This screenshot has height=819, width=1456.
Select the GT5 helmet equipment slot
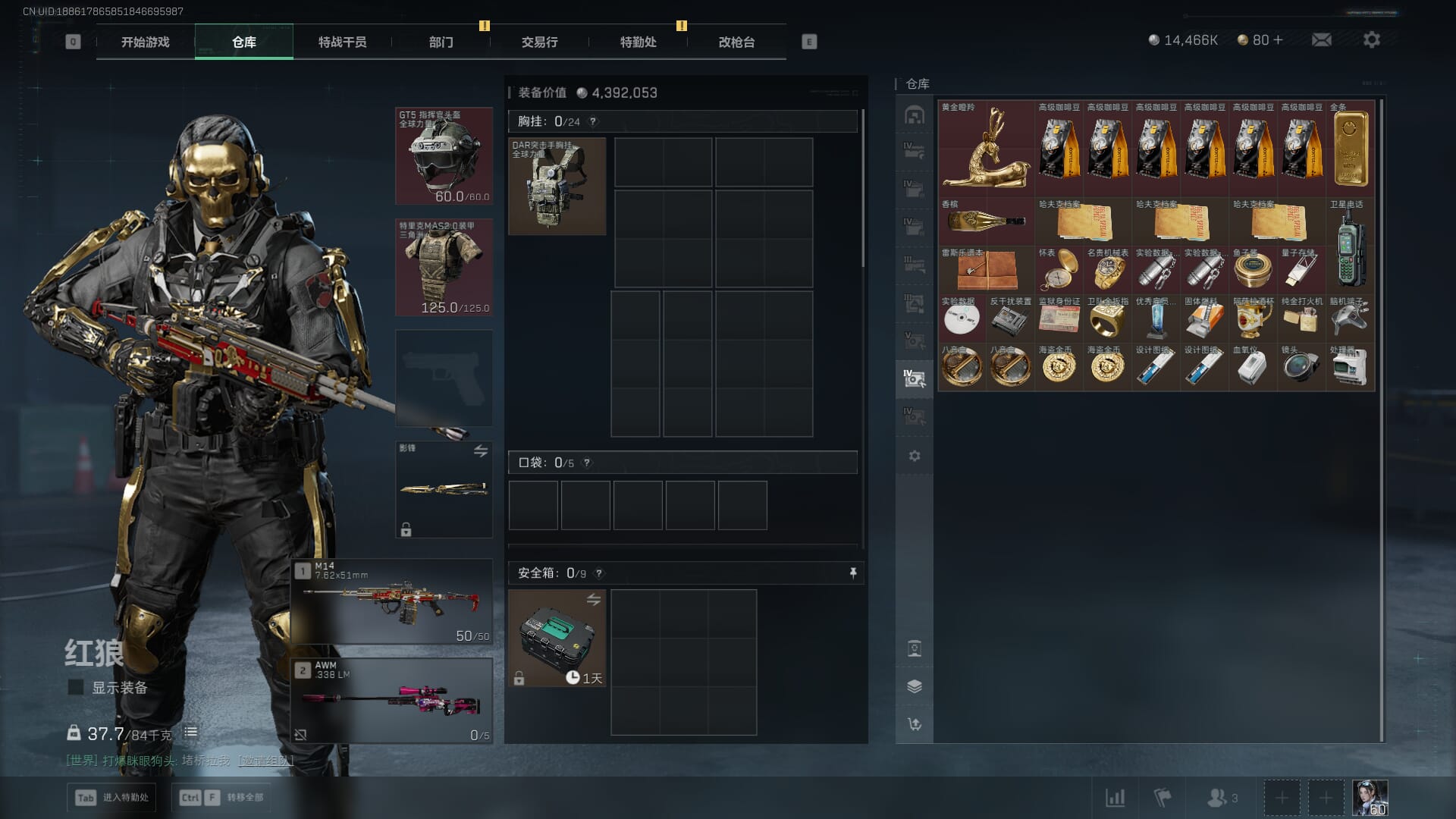(x=444, y=156)
